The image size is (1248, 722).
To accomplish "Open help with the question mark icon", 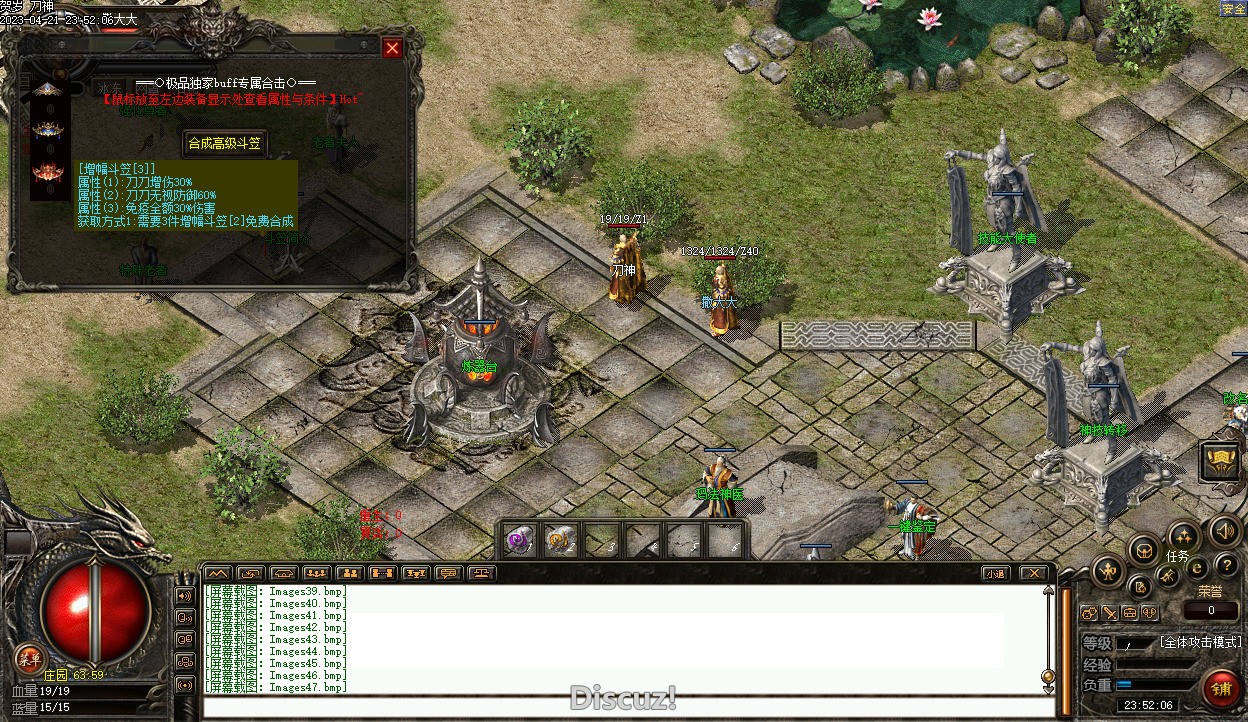I will (x=1226, y=565).
